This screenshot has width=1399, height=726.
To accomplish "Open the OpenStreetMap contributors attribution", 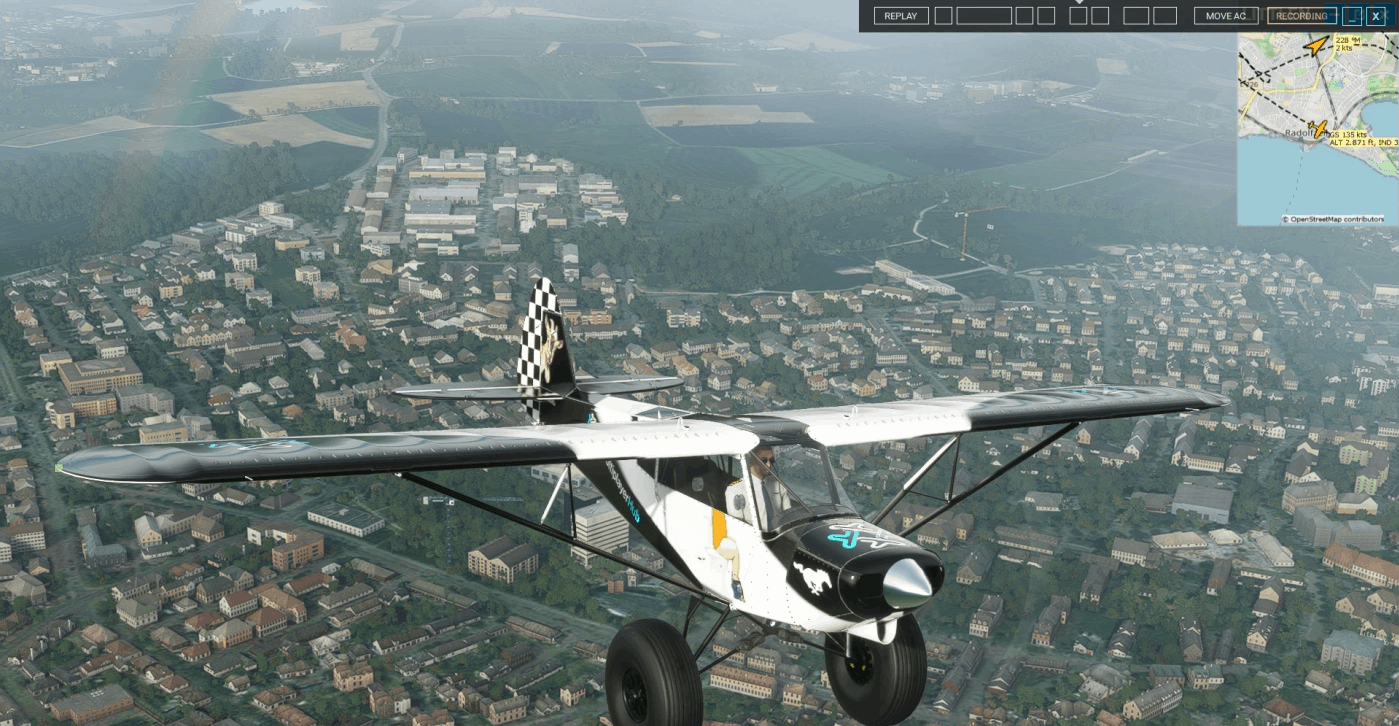I will (x=1336, y=219).
